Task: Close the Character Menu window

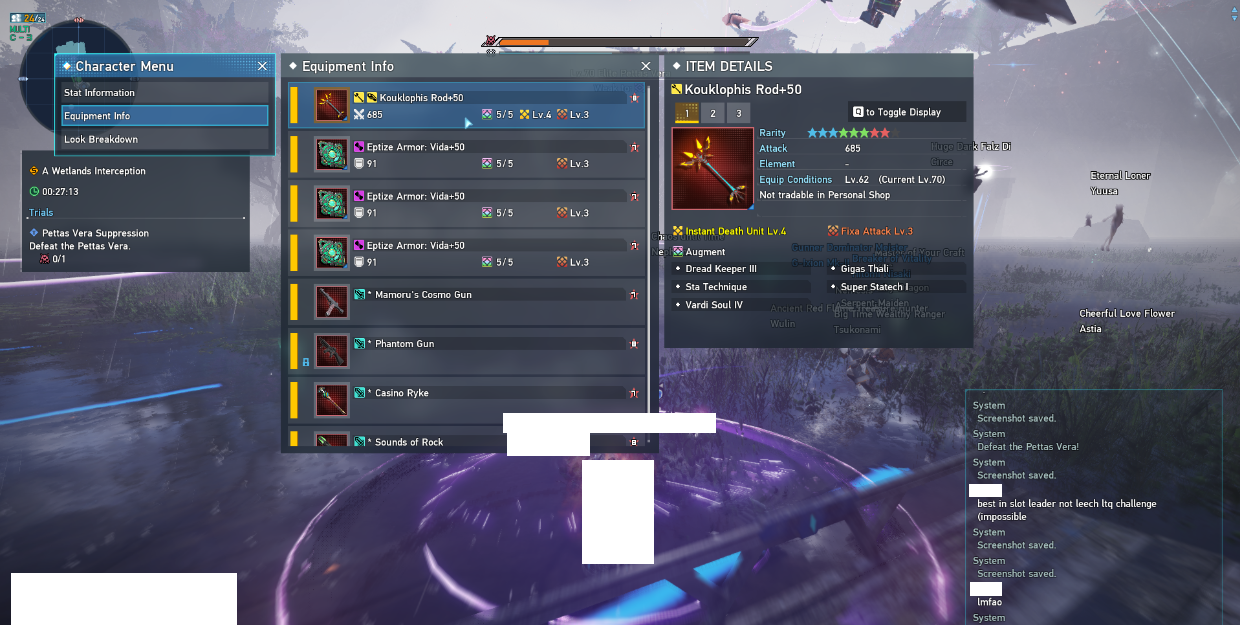Action: coord(262,66)
